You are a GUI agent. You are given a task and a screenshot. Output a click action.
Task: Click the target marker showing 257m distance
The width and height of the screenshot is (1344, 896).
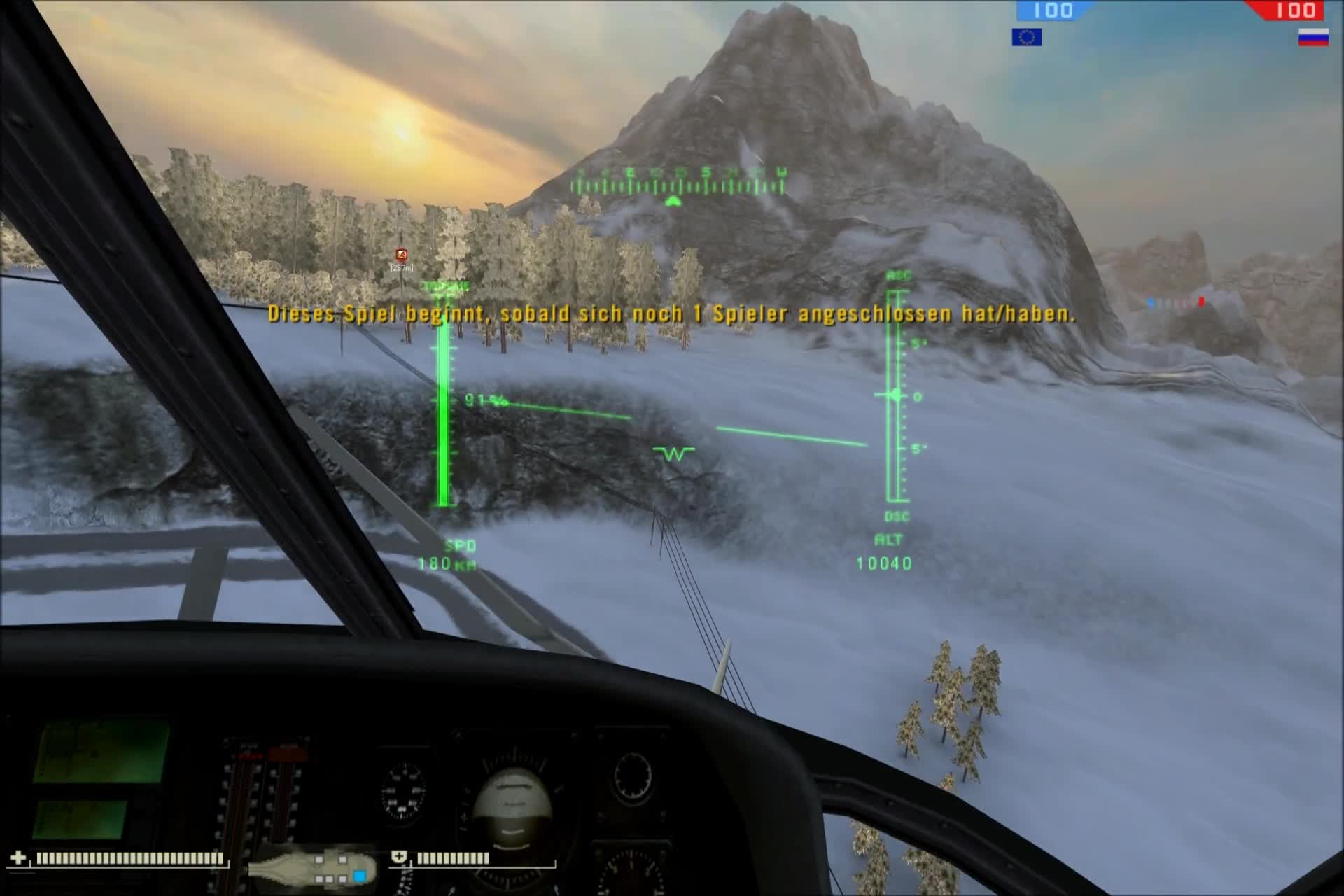click(x=401, y=255)
